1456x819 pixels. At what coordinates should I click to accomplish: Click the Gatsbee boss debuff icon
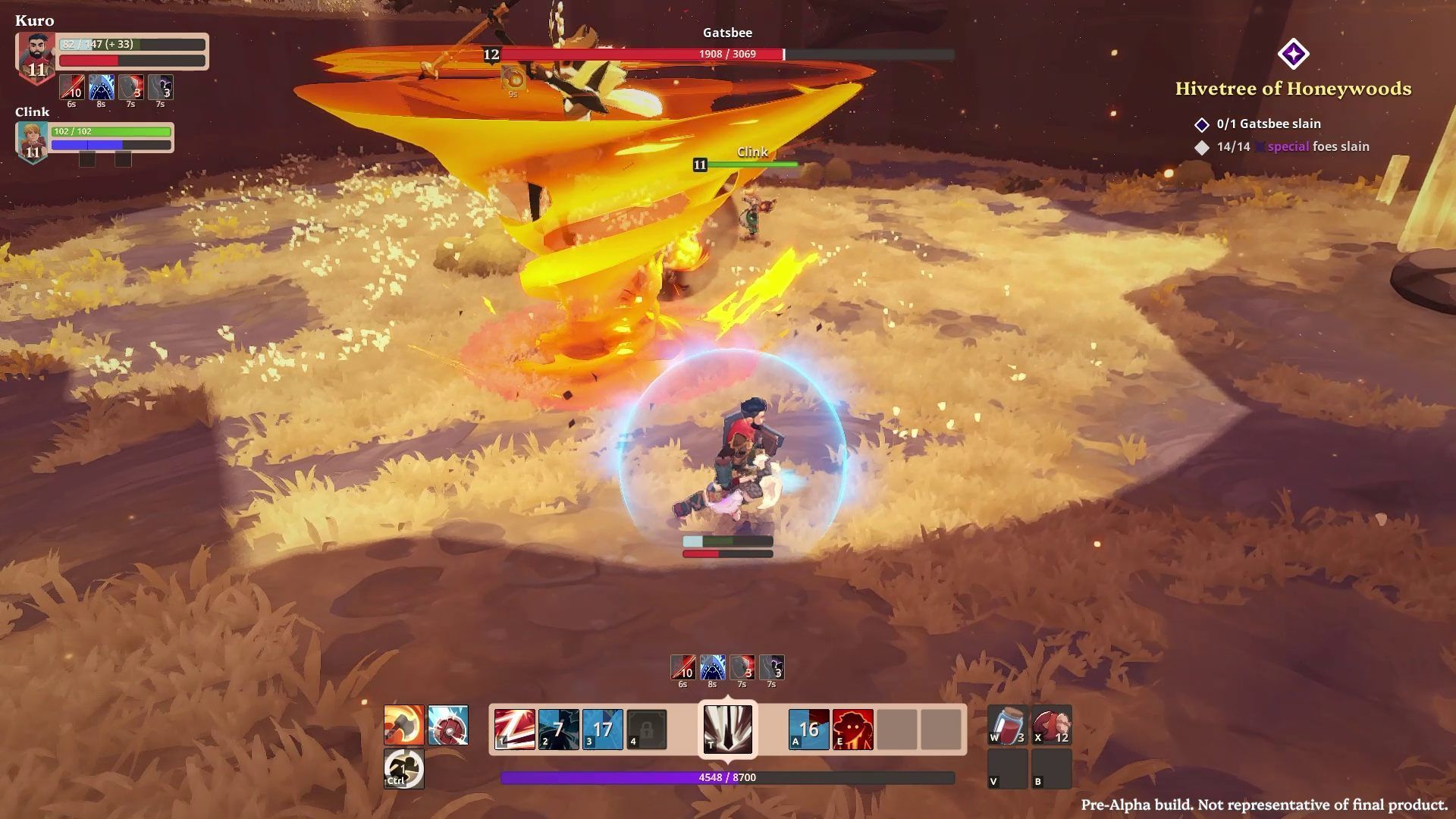[513, 79]
